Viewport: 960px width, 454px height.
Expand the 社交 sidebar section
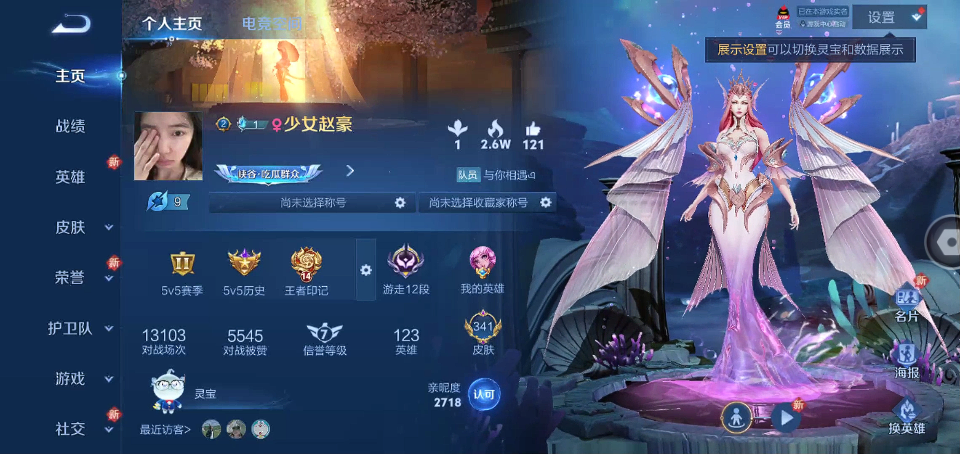(x=70, y=428)
